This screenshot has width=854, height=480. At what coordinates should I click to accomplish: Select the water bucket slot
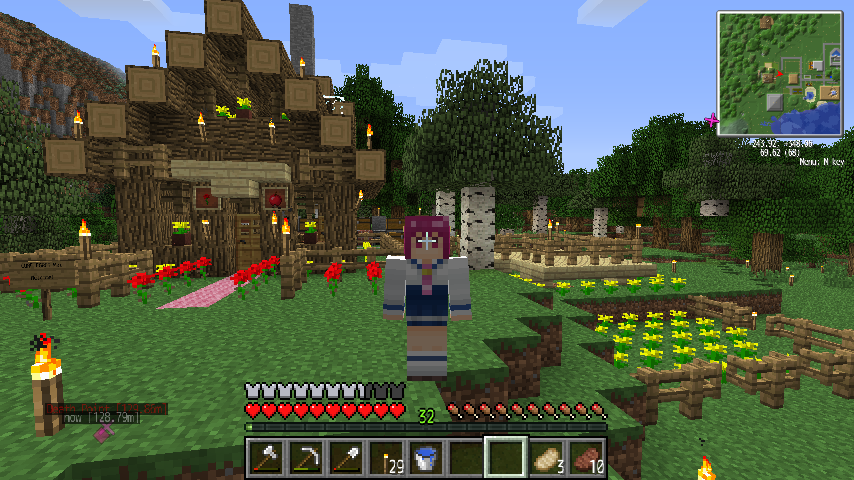pyautogui.click(x=425, y=458)
